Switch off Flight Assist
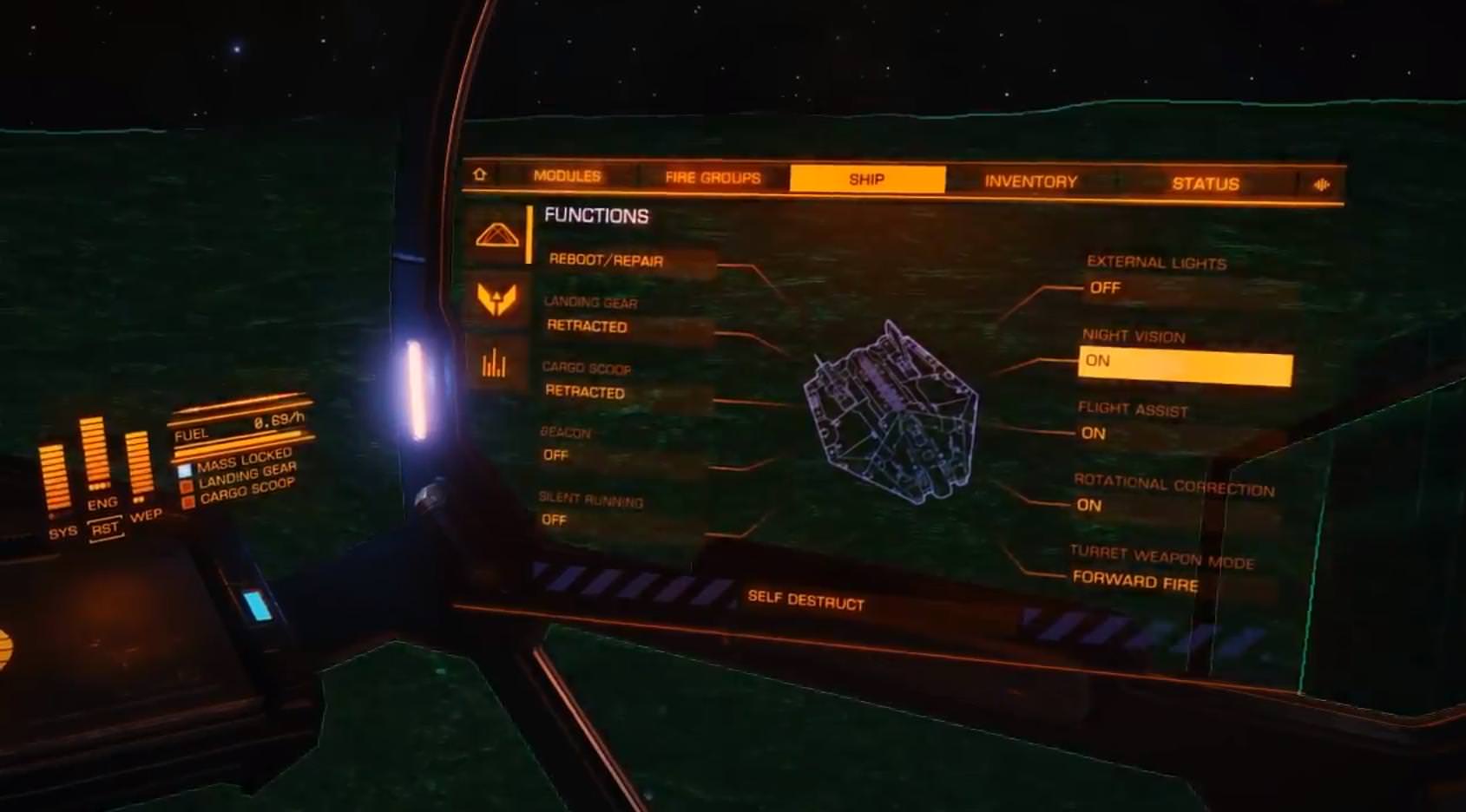The height and width of the screenshot is (812, 1466). tap(1094, 433)
